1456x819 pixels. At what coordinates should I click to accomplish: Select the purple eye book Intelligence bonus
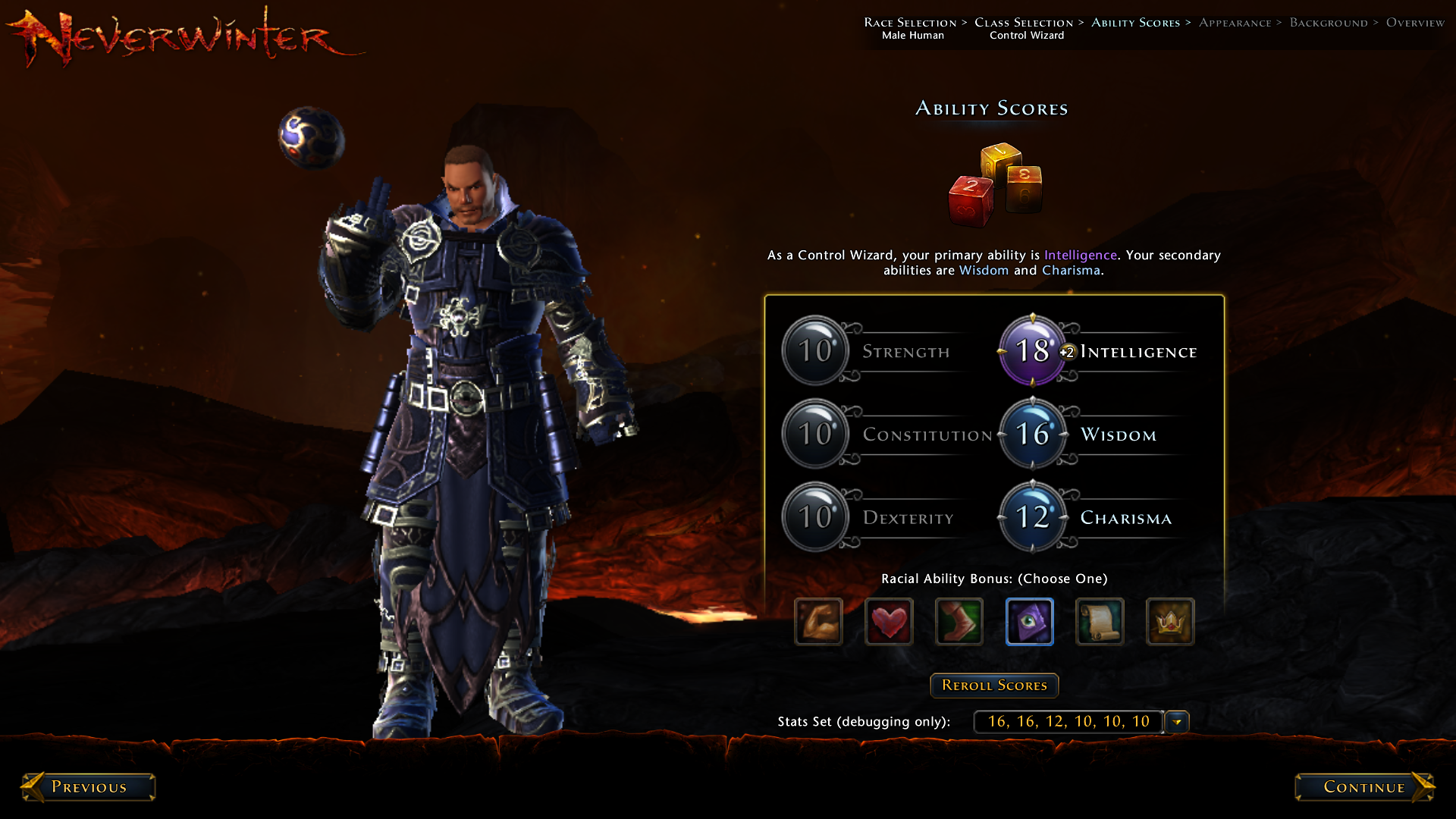pos(1030,622)
